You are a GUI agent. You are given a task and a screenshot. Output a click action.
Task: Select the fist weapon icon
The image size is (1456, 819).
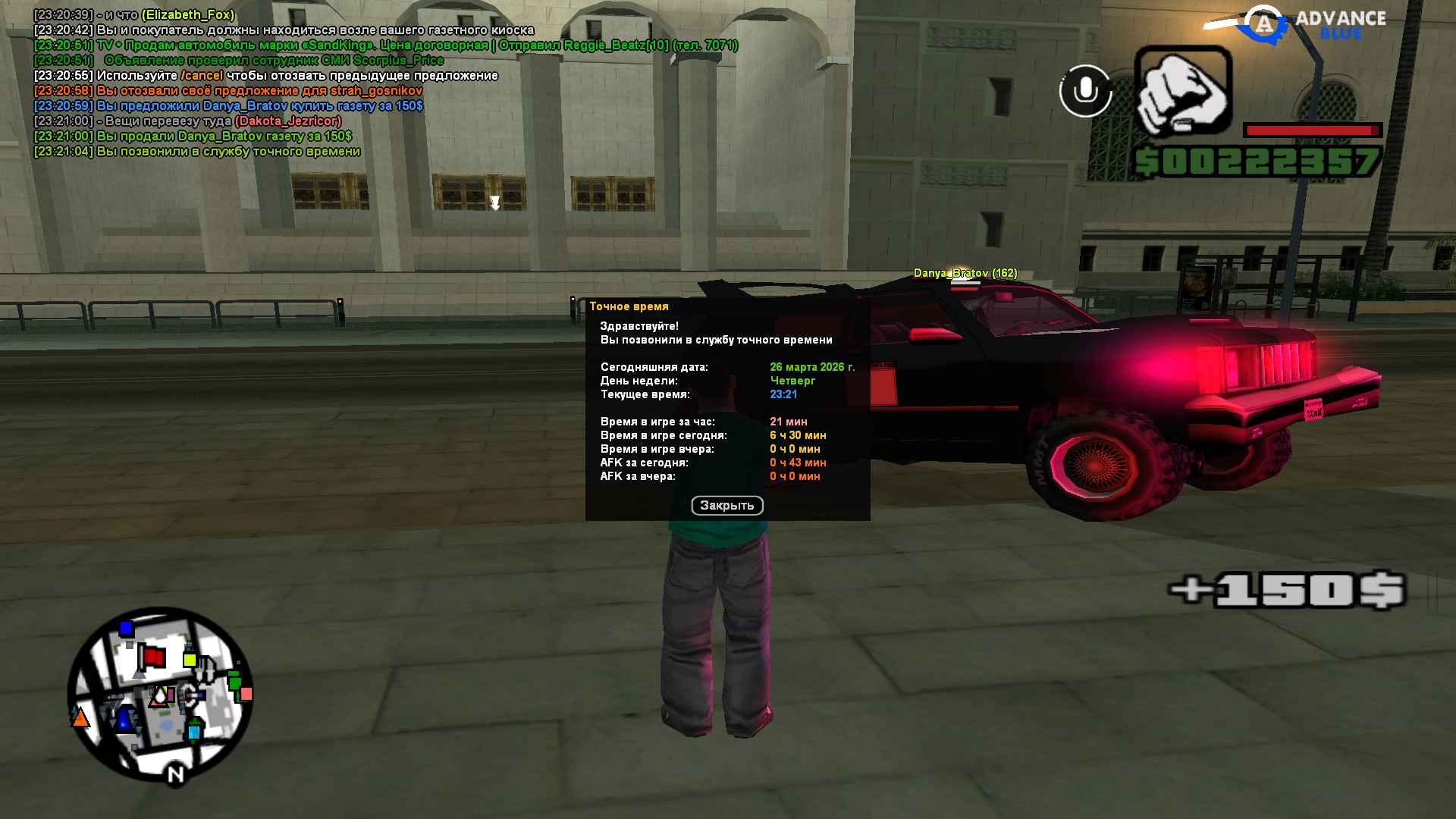pos(1182,92)
